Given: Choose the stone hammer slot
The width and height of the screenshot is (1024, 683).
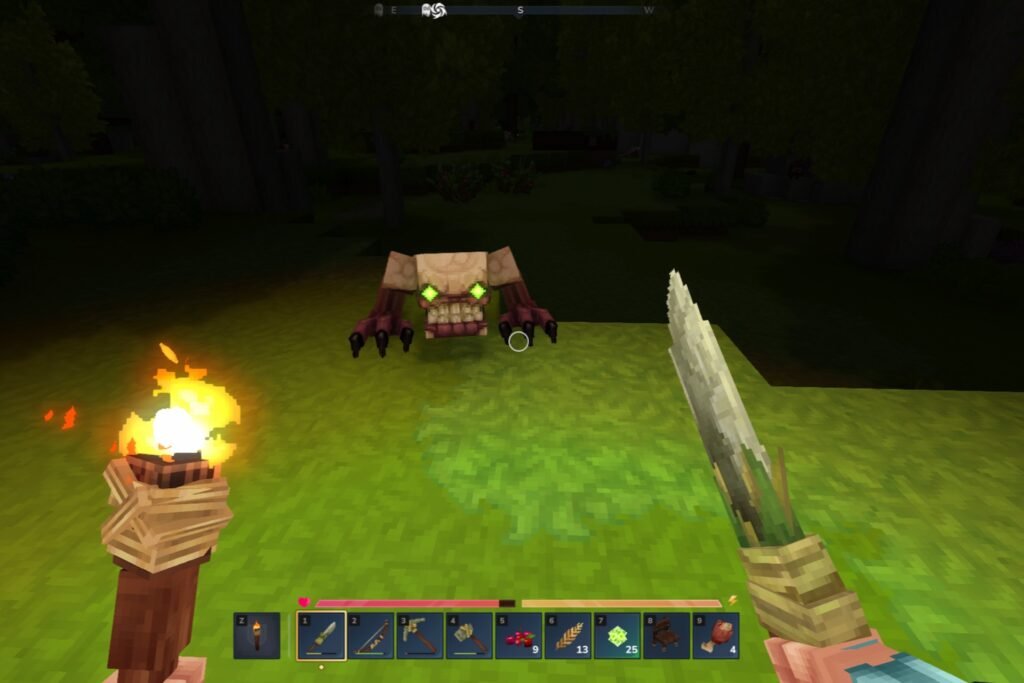Looking at the screenshot, I should 469,636.
